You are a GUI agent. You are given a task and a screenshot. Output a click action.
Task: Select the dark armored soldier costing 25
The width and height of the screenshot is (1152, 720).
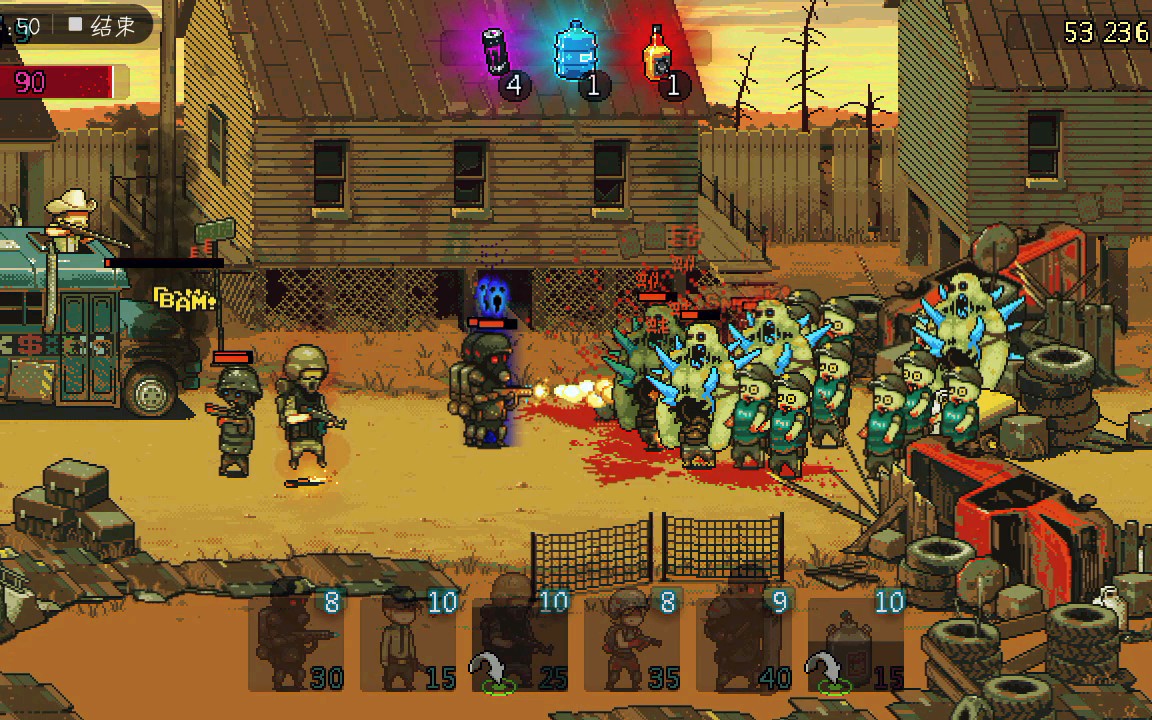pyautogui.click(x=520, y=643)
